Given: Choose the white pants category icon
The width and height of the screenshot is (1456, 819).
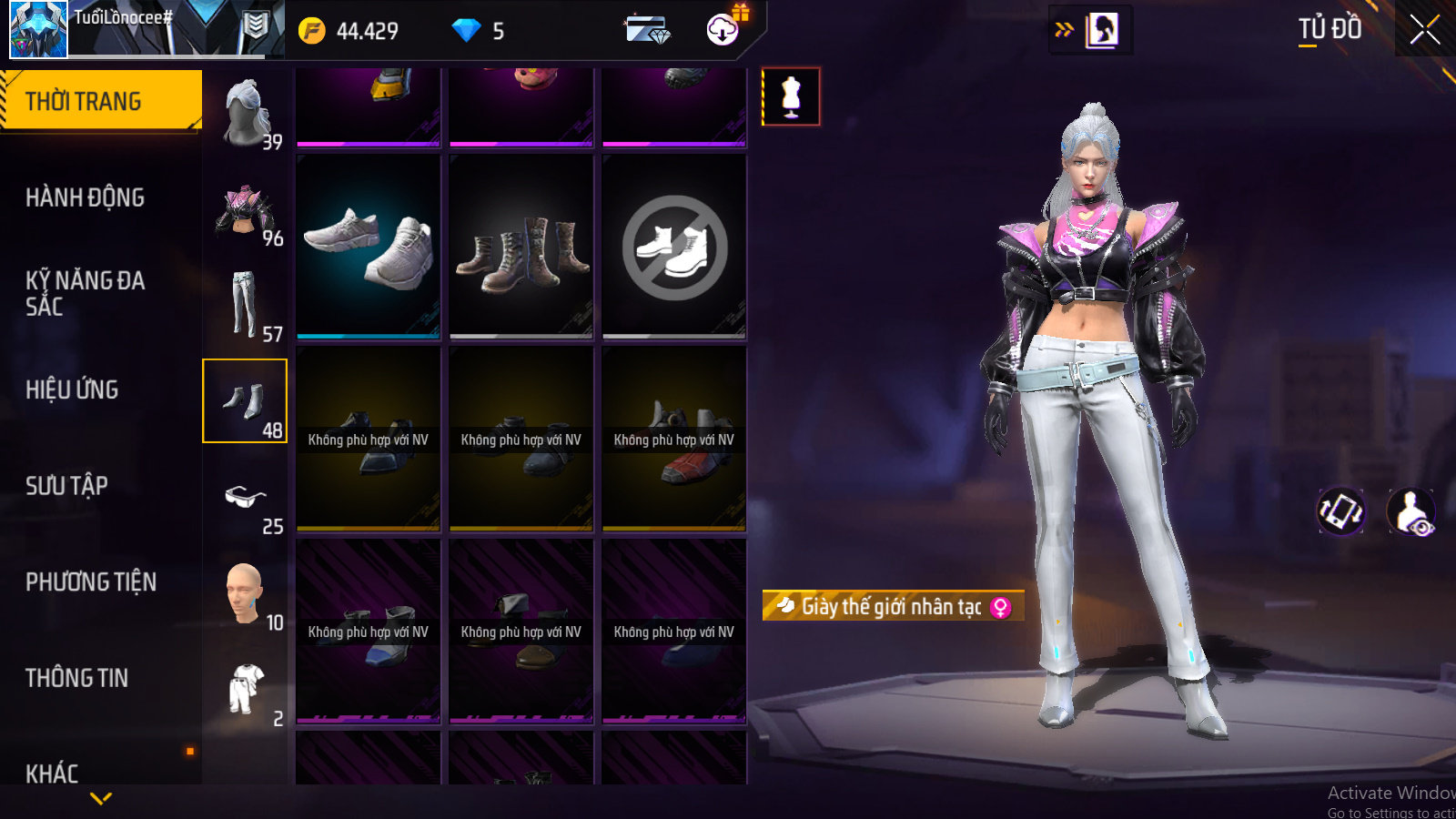Looking at the screenshot, I should (246, 307).
